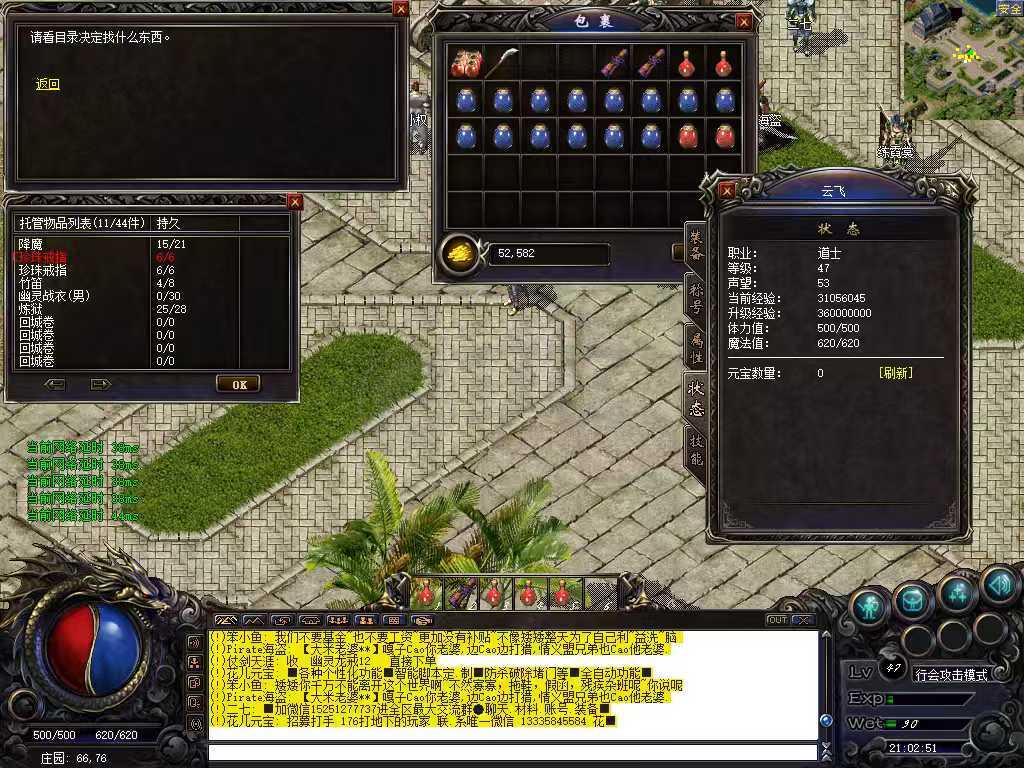
Task: Open the character figure round button
Action: pyautogui.click(x=869, y=605)
